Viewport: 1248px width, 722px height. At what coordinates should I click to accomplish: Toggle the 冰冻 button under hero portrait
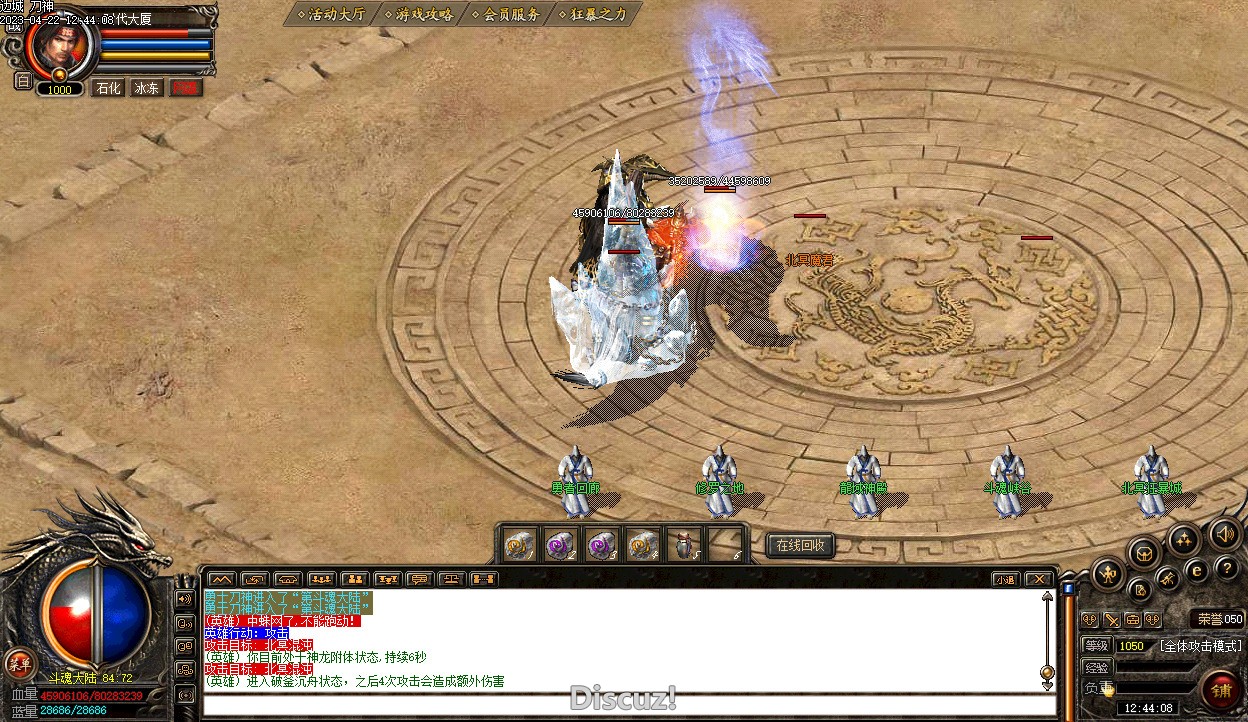pos(147,88)
